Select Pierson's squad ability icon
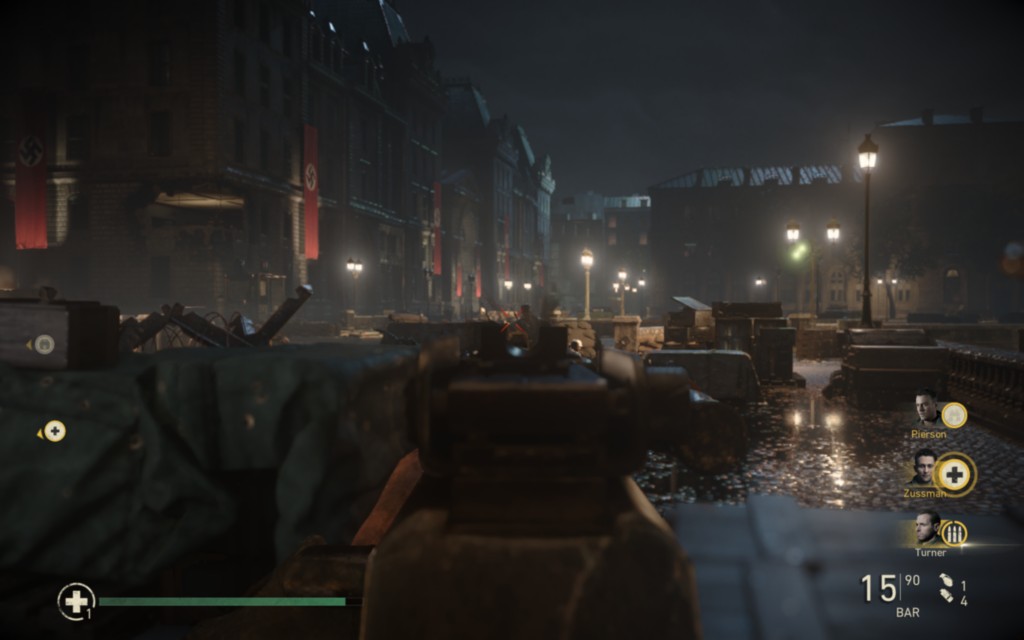This screenshot has height=640, width=1024. tap(954, 414)
